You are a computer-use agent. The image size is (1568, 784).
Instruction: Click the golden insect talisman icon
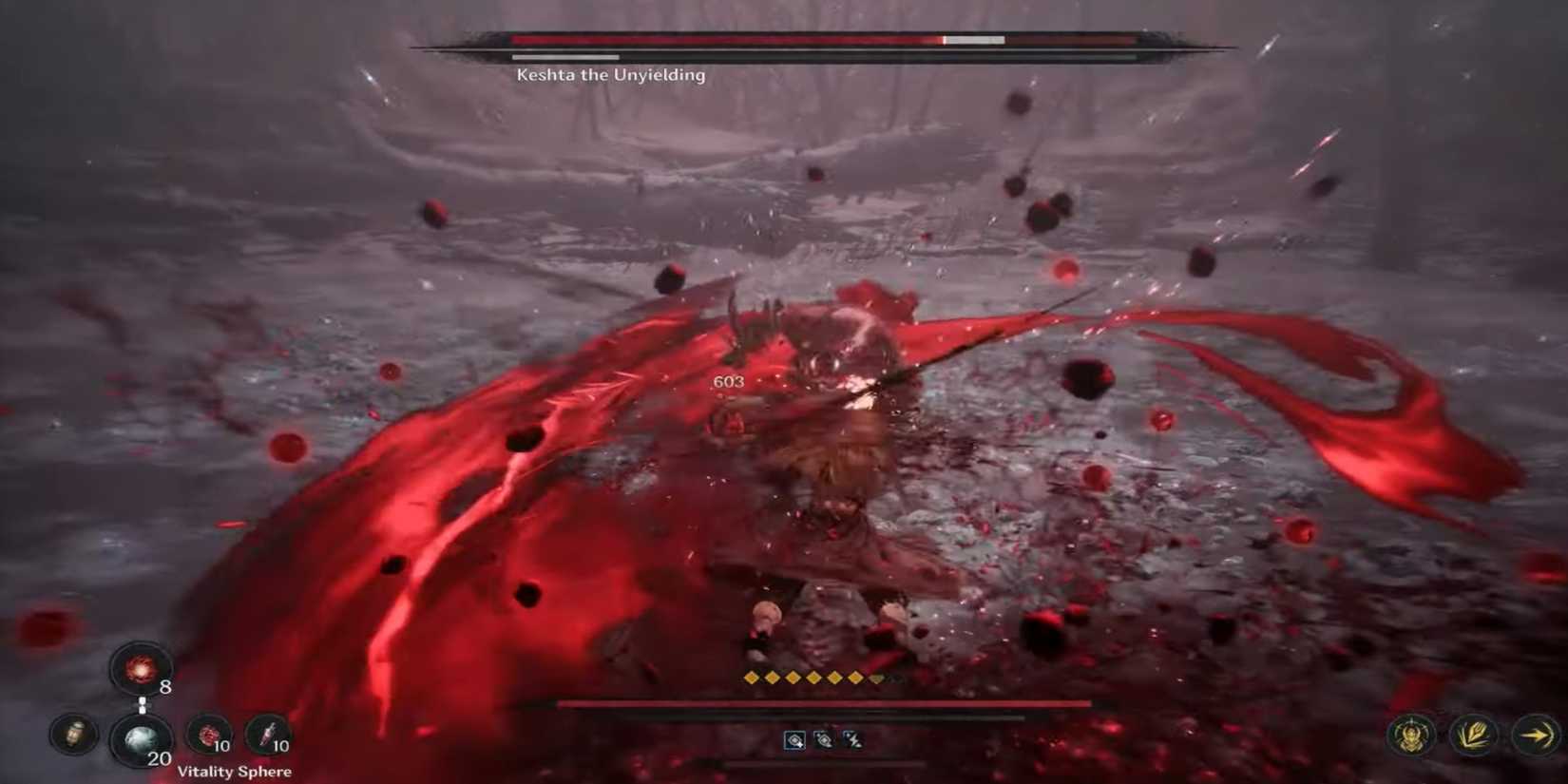(x=1410, y=734)
